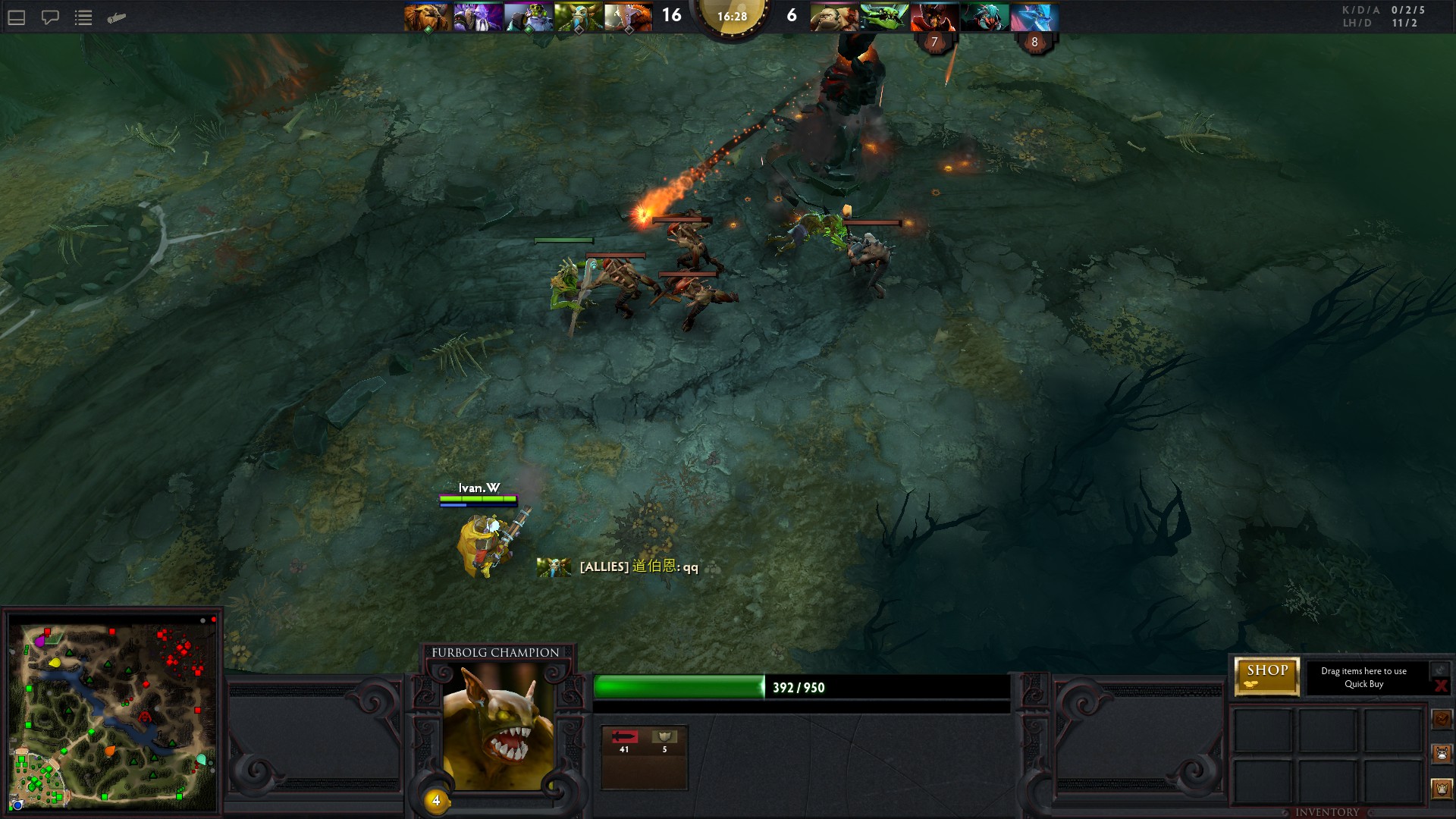Show the scoreboard list icon

83,17
